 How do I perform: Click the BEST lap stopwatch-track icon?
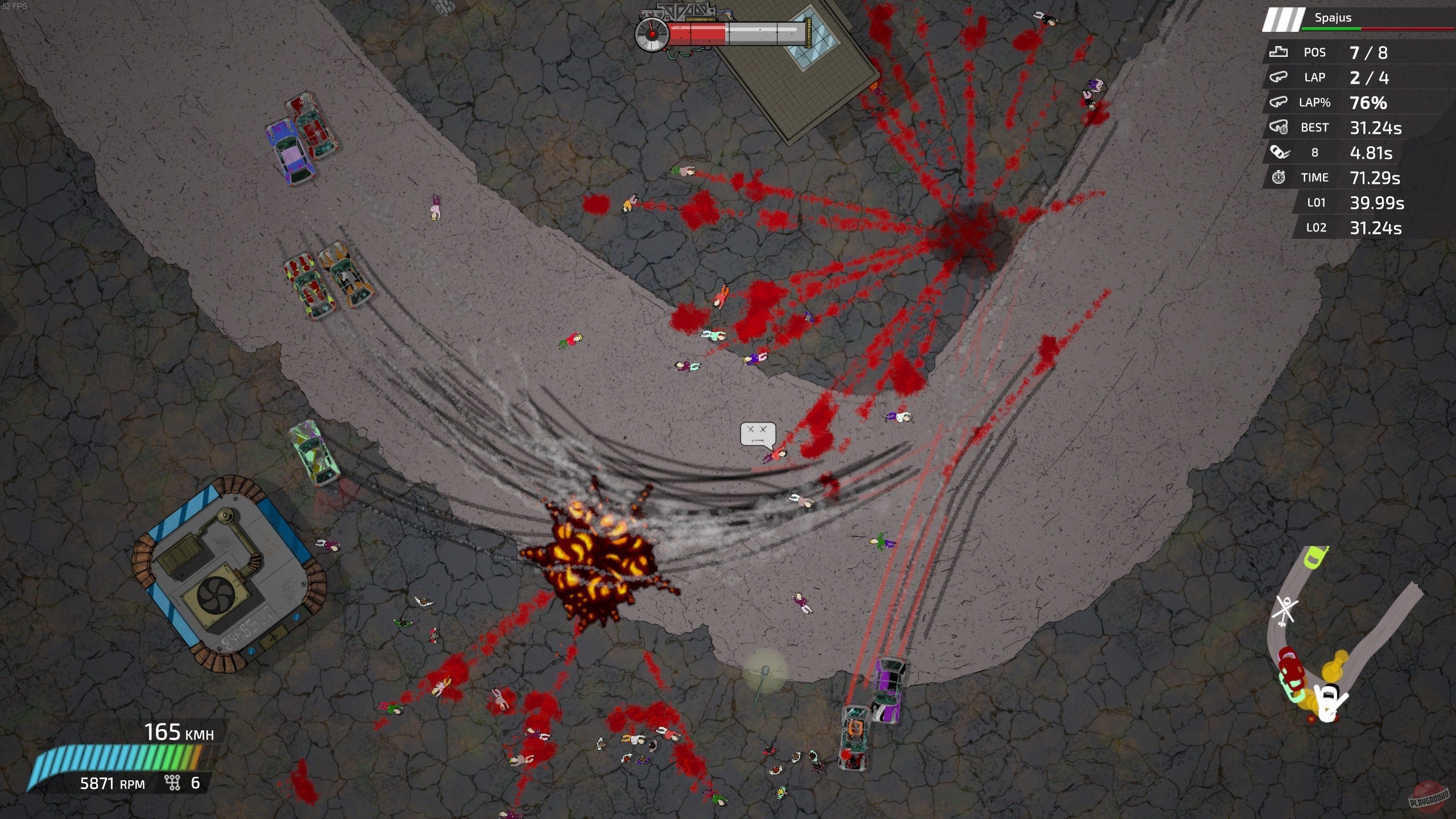click(x=1280, y=127)
